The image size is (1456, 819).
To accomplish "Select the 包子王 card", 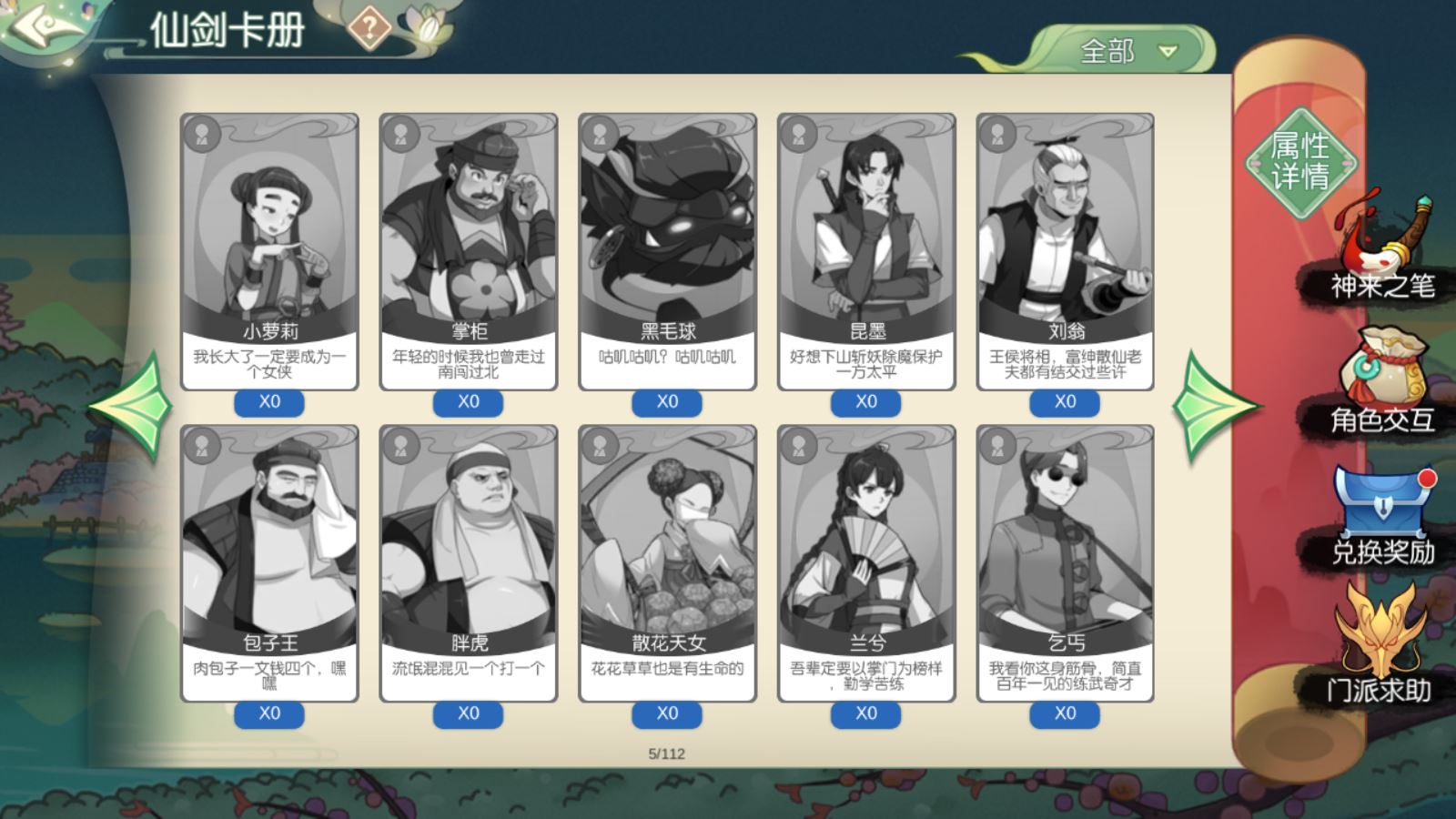I will click(269, 562).
